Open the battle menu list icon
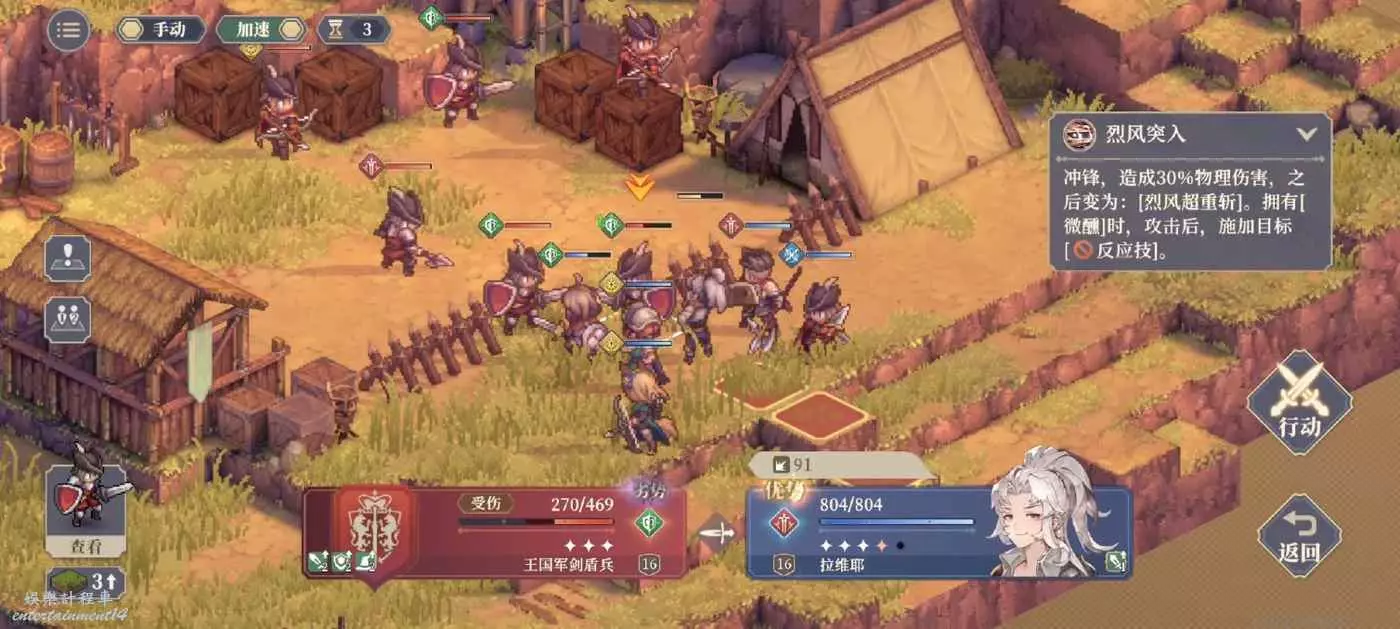Image resolution: width=1400 pixels, height=629 pixels. (x=68, y=30)
